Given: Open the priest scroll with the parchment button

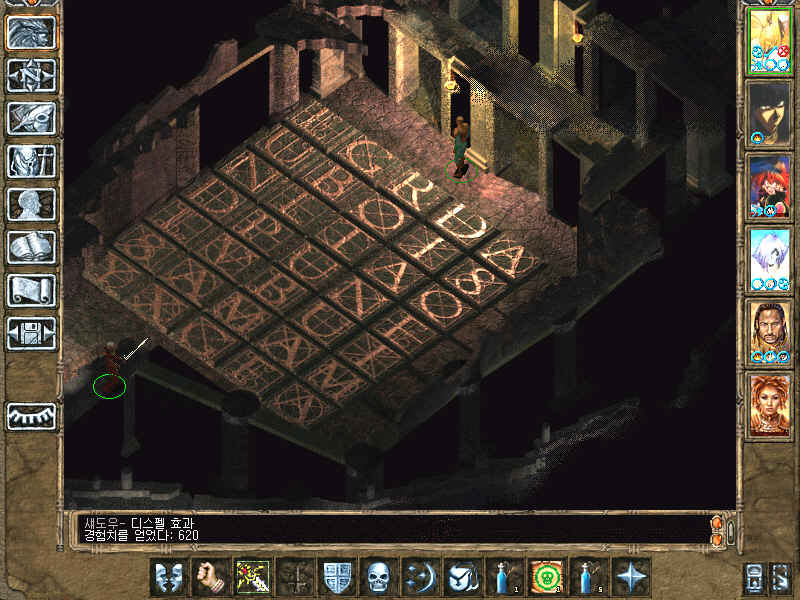Looking at the screenshot, I should point(31,290).
